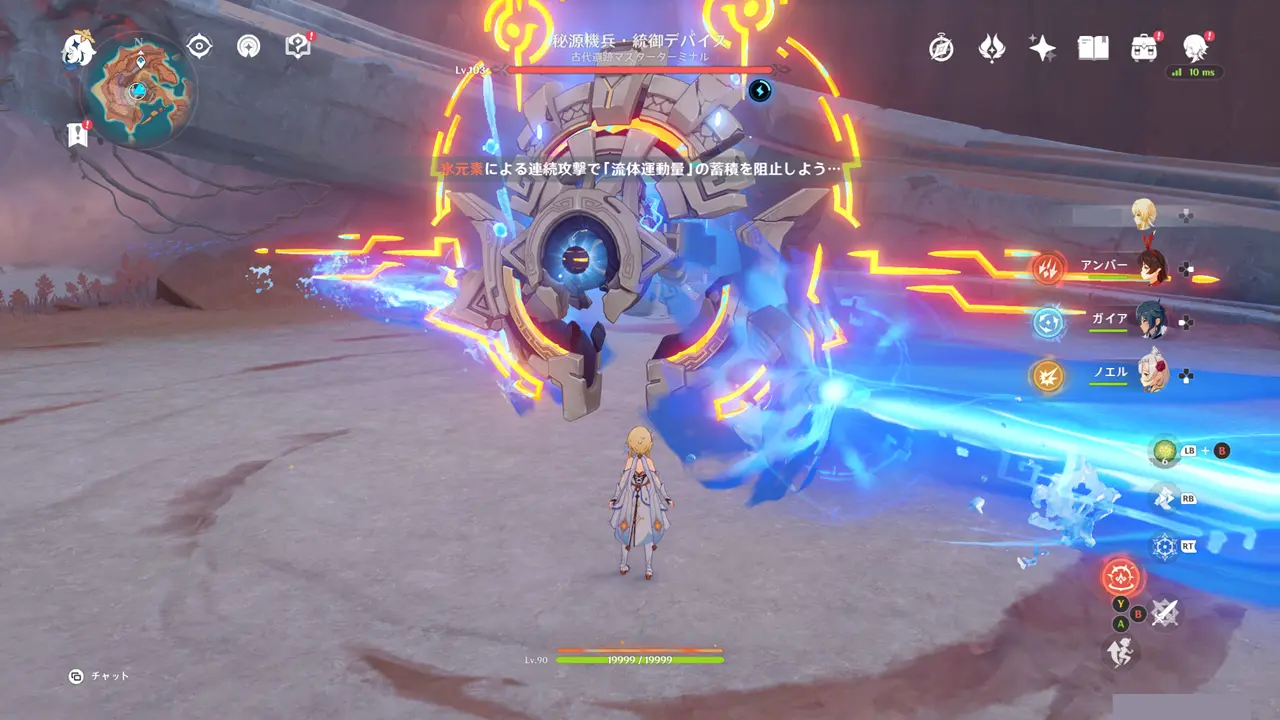Screen dimensions: 1280x720
Task: Switch to party member ノエル
Action: click(1151, 375)
